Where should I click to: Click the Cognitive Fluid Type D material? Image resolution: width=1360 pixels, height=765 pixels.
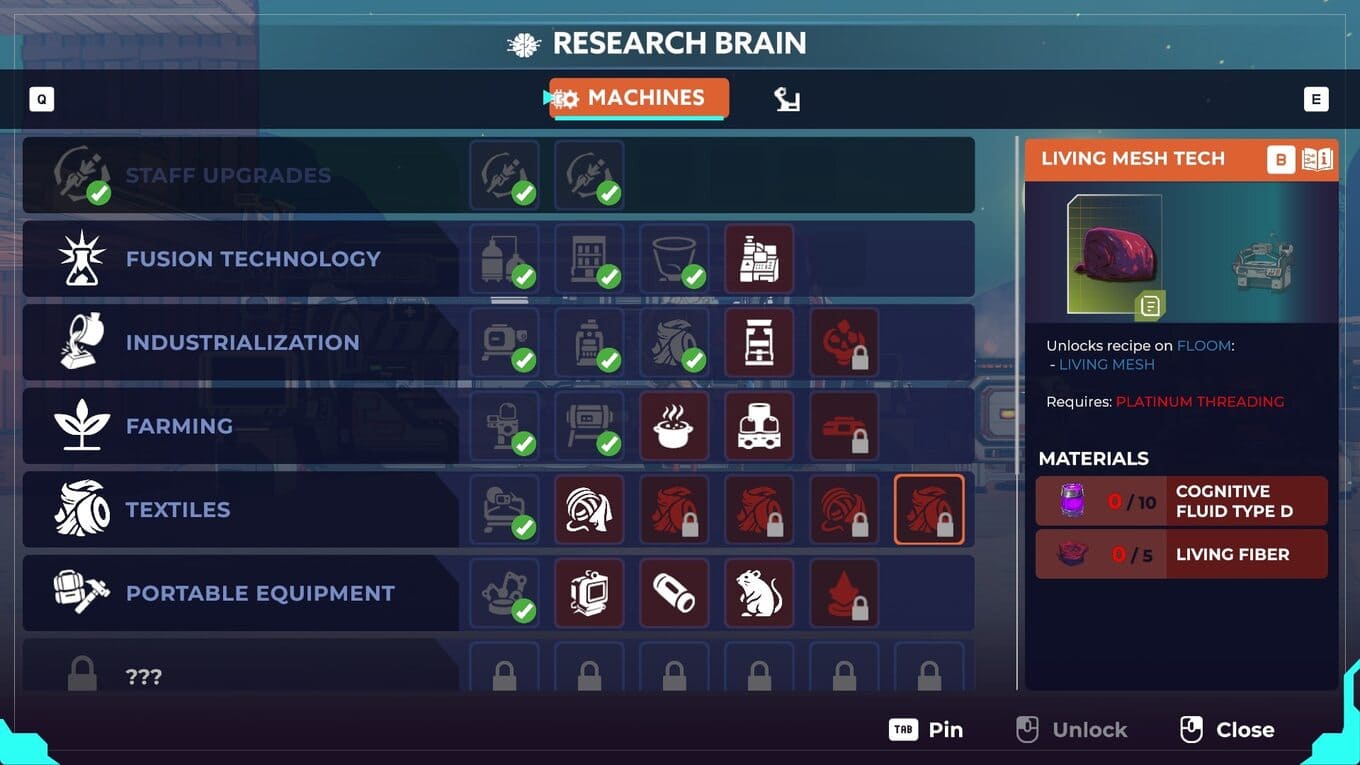tap(1181, 501)
